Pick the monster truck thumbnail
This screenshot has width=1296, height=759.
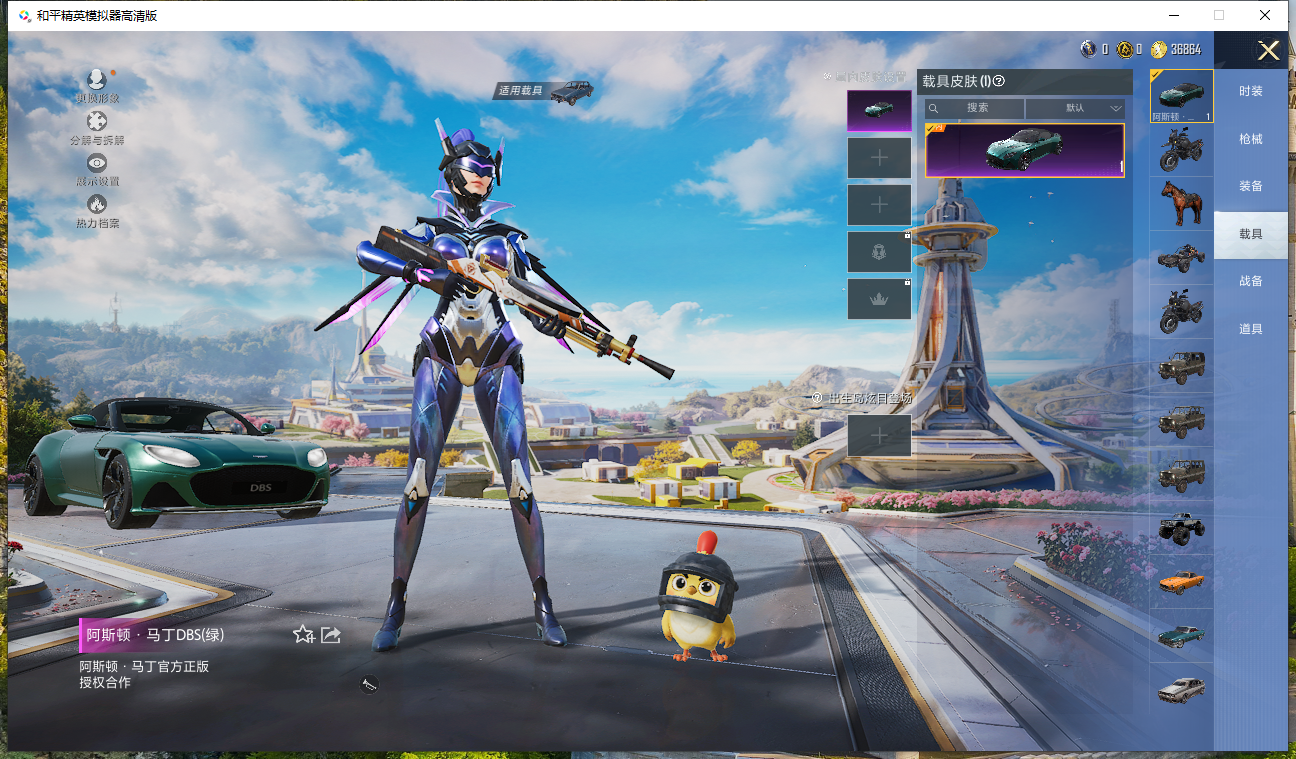click(x=1181, y=528)
